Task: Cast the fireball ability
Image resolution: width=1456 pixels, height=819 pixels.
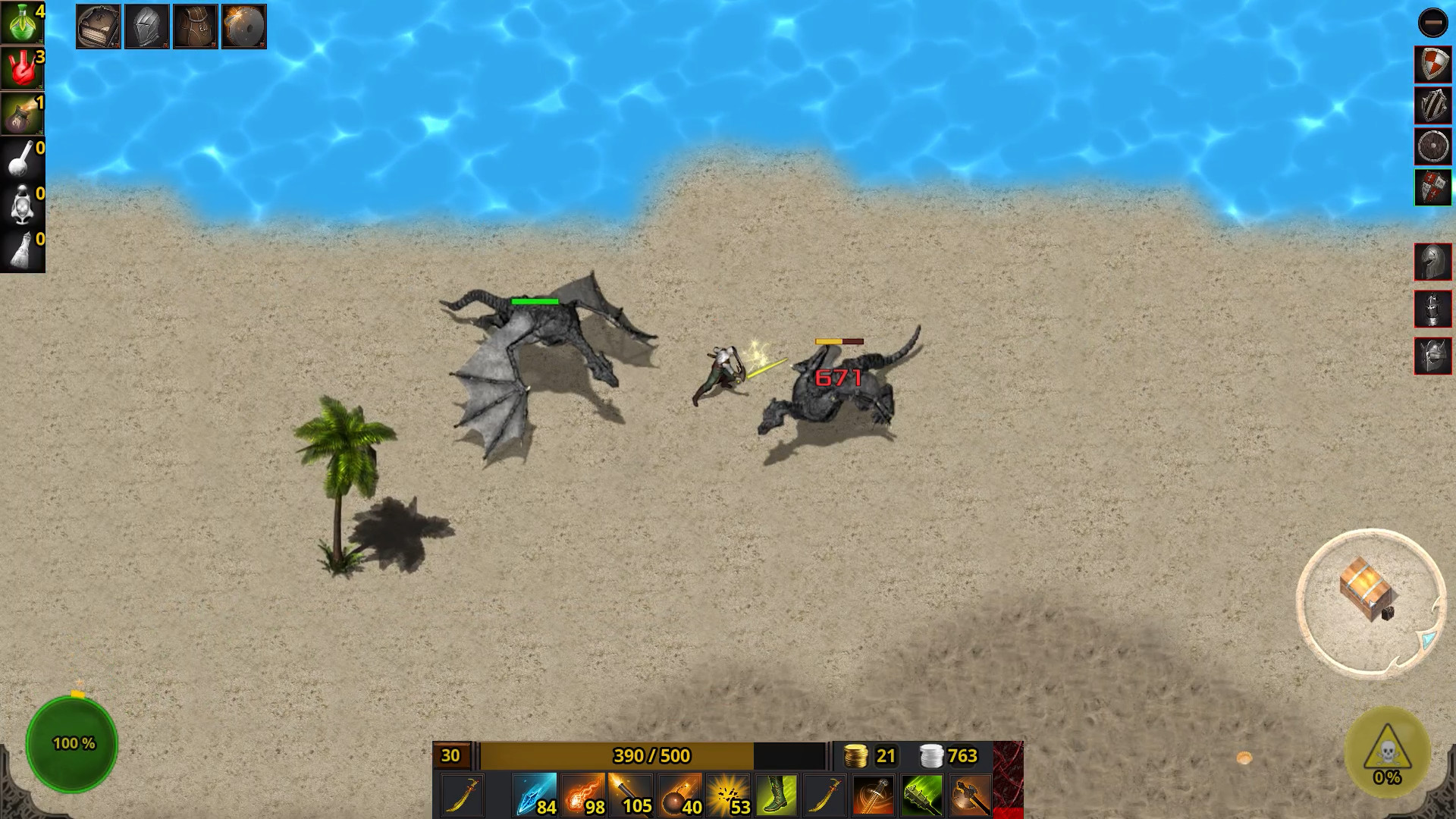Action: 583,795
